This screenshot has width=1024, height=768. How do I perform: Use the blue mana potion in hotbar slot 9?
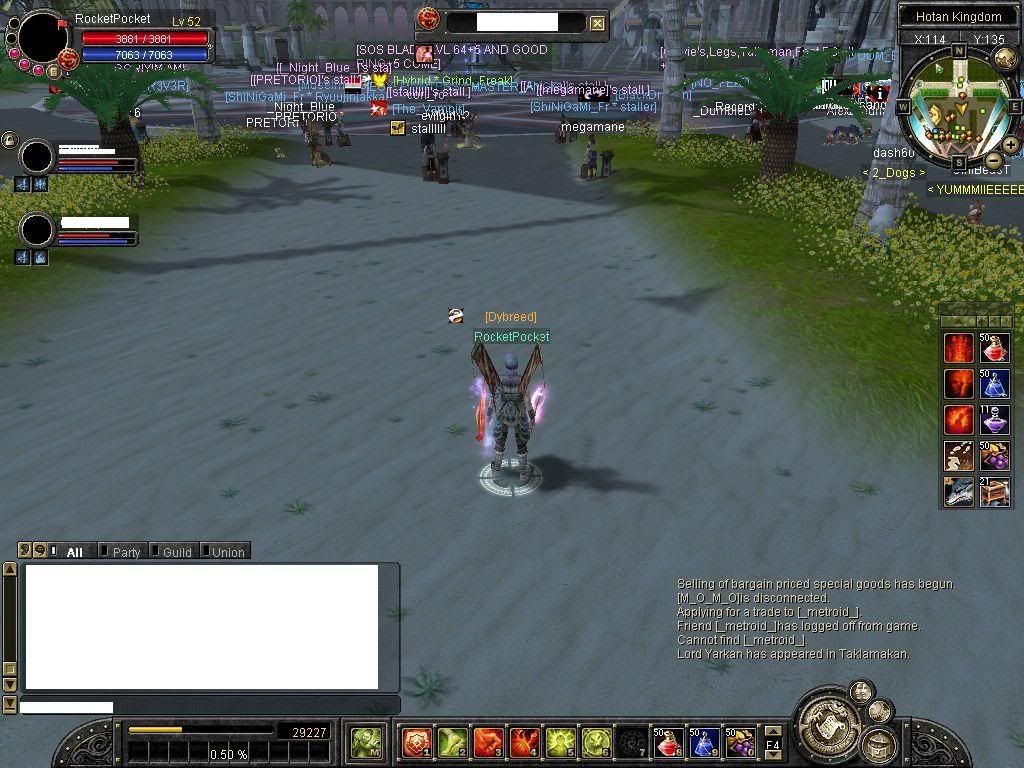point(704,742)
